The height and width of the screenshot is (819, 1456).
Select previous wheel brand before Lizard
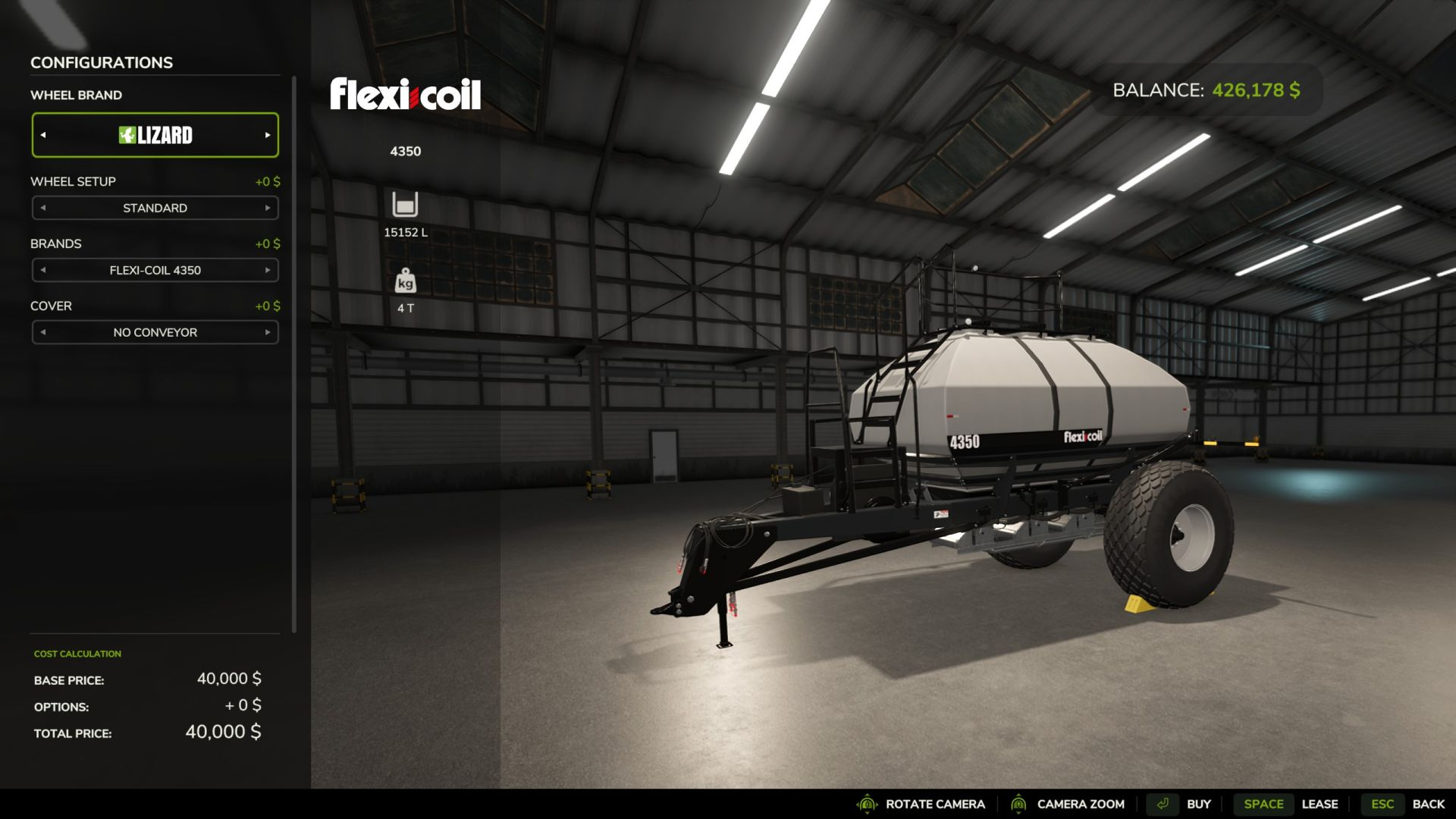(43, 135)
